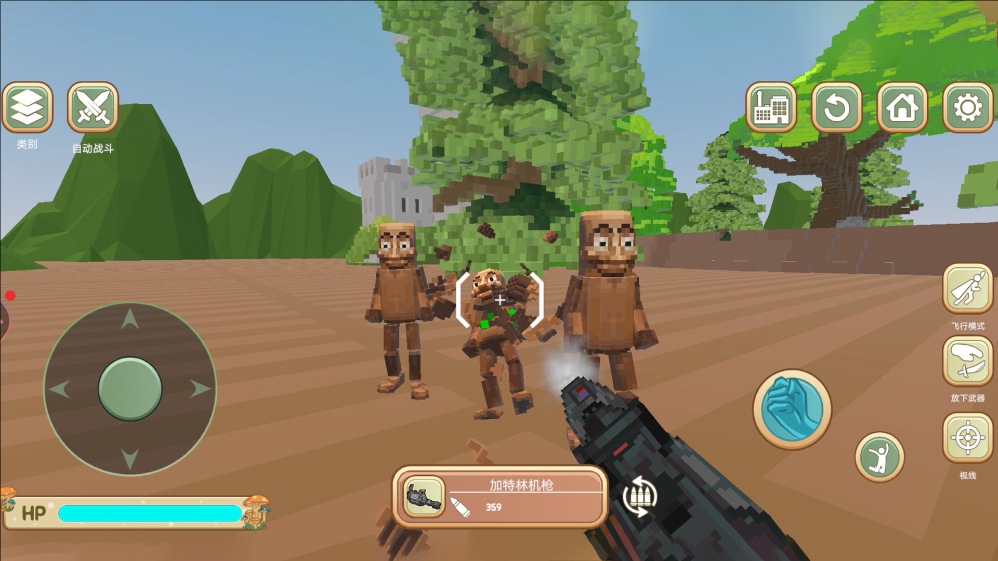
Task: Tap 放下武器 to drop the weapon
Action: point(968,361)
